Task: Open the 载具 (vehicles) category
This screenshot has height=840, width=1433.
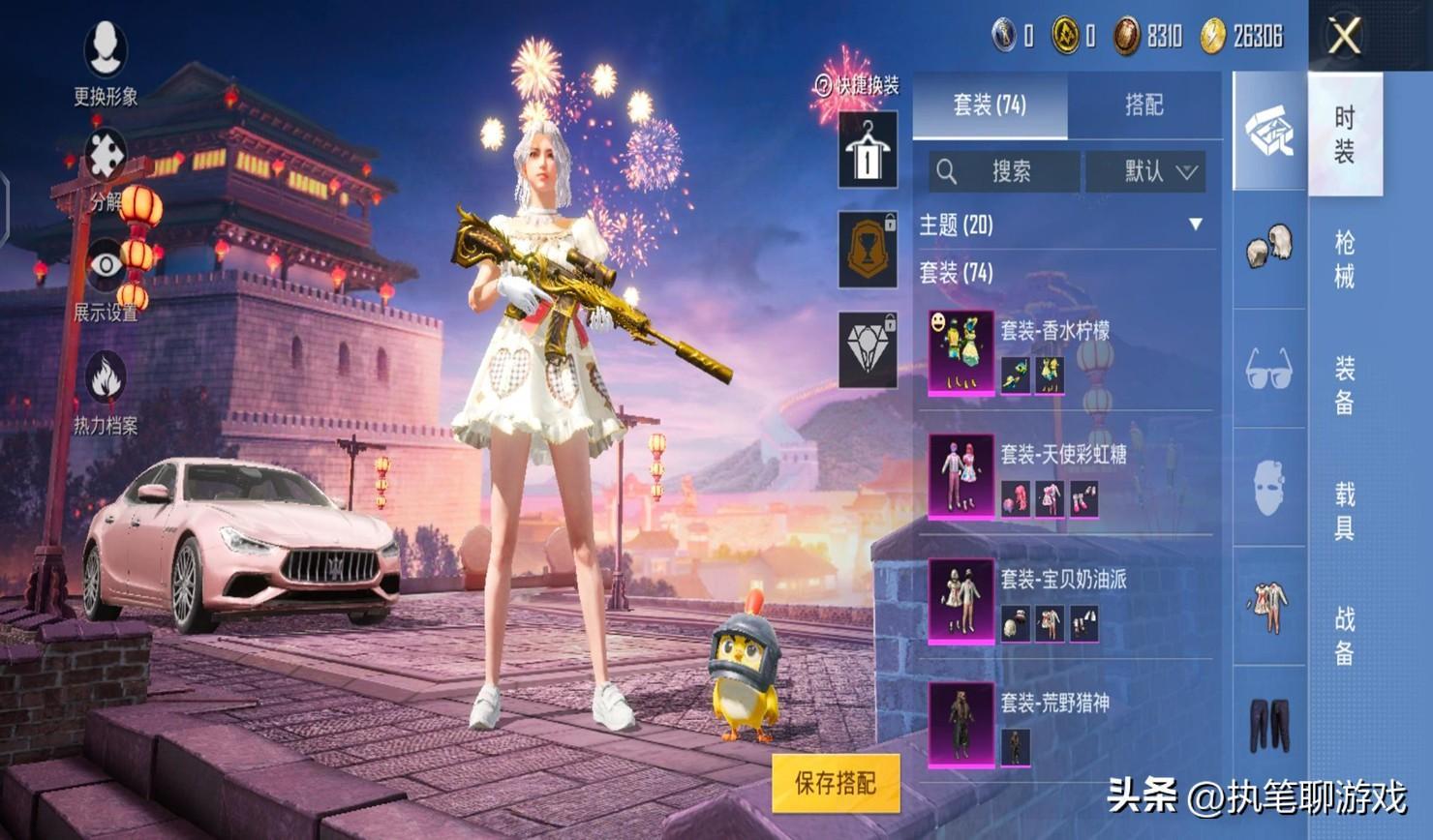Action: [x=1345, y=511]
